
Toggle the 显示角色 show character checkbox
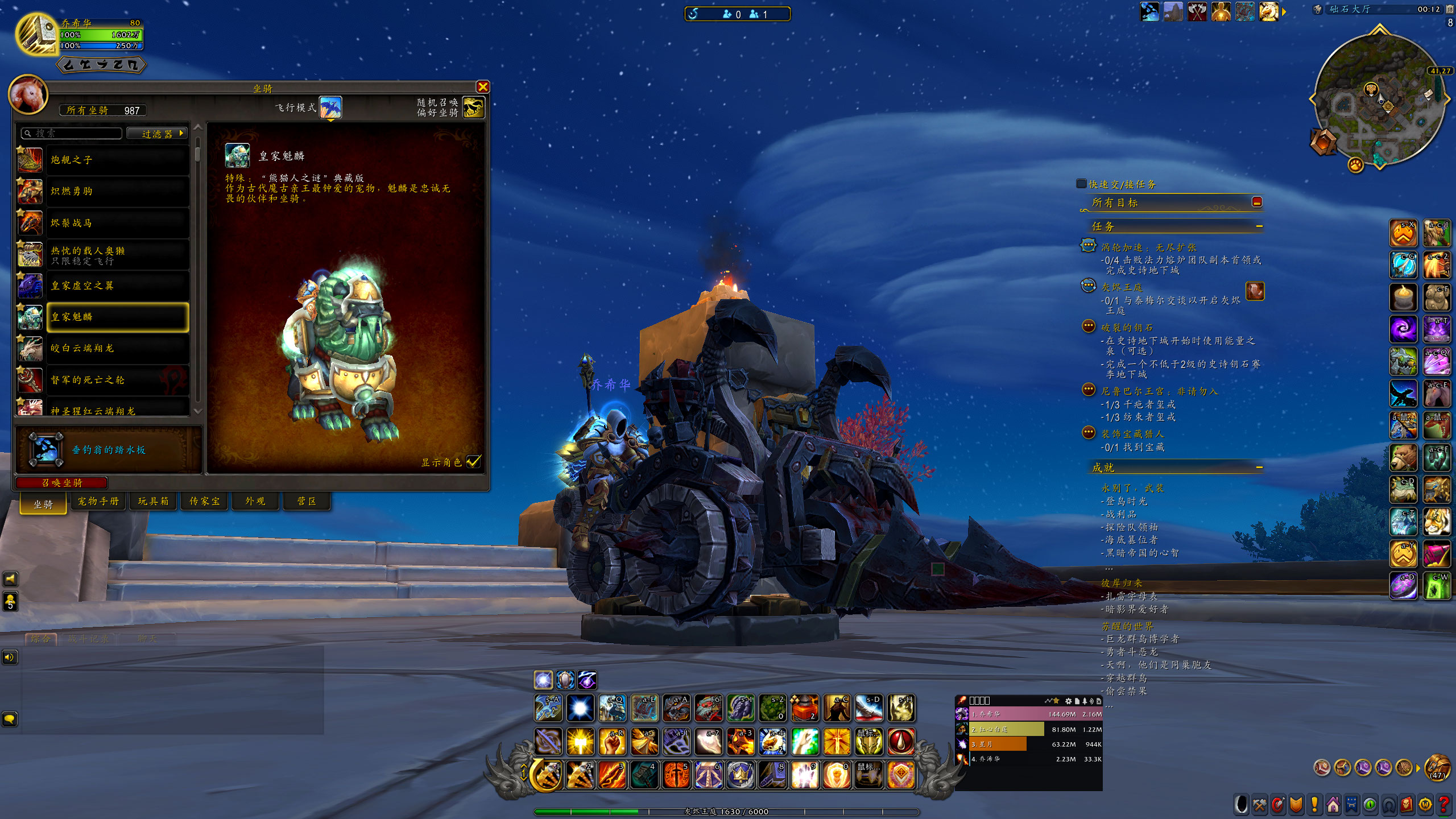pos(473,462)
